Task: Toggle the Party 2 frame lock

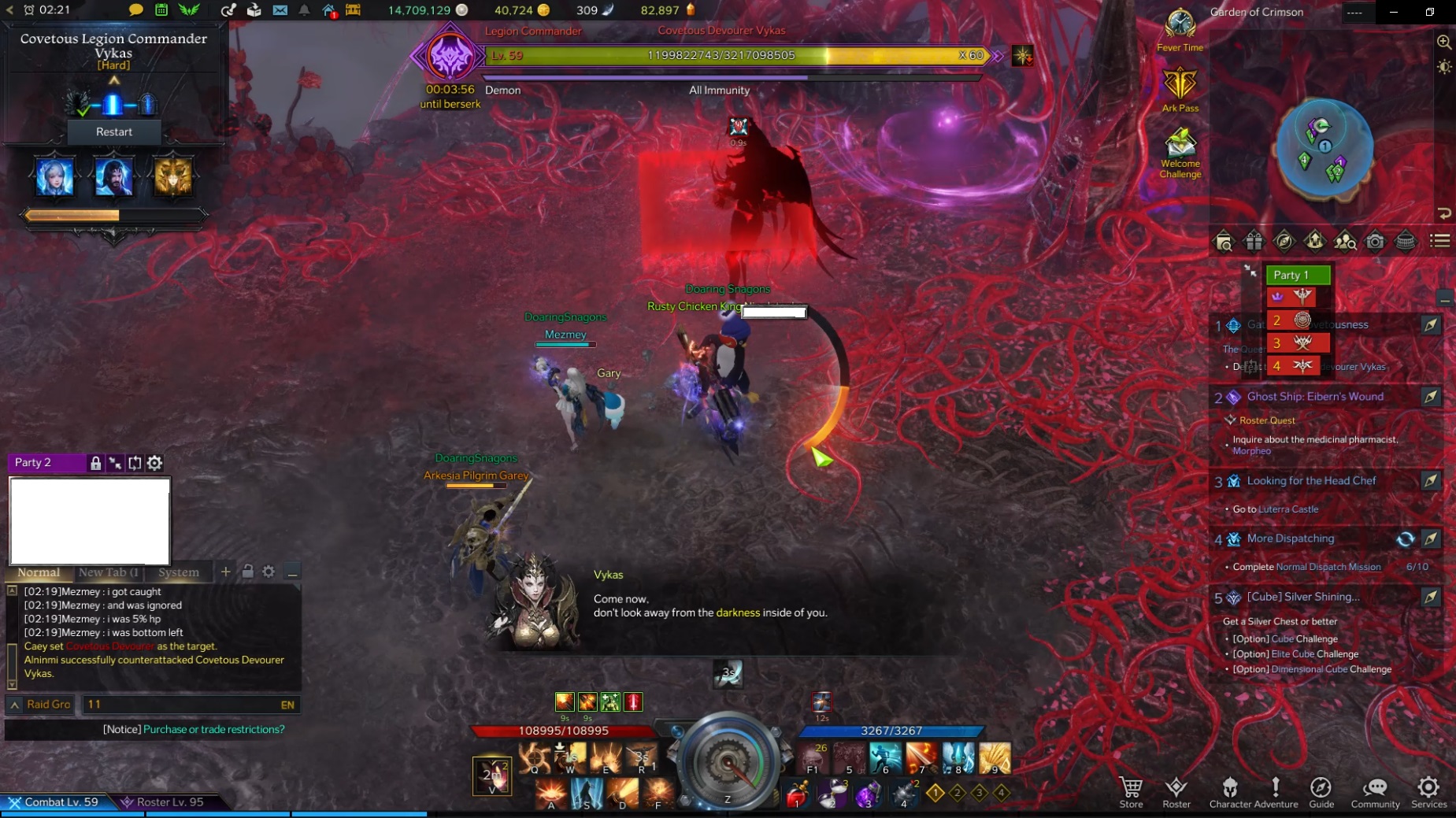Action: point(96,463)
